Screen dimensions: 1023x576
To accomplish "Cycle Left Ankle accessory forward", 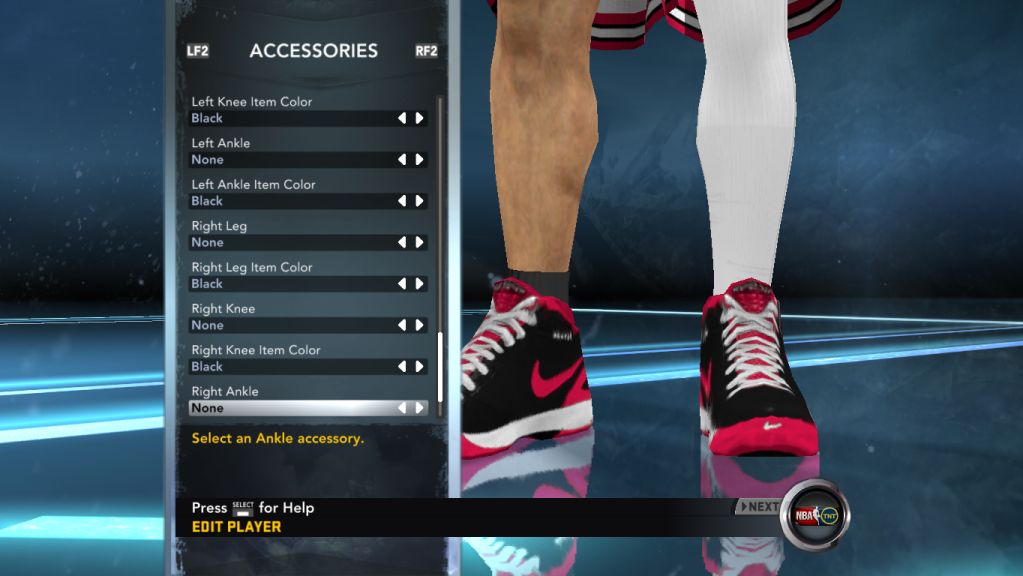I will point(420,160).
